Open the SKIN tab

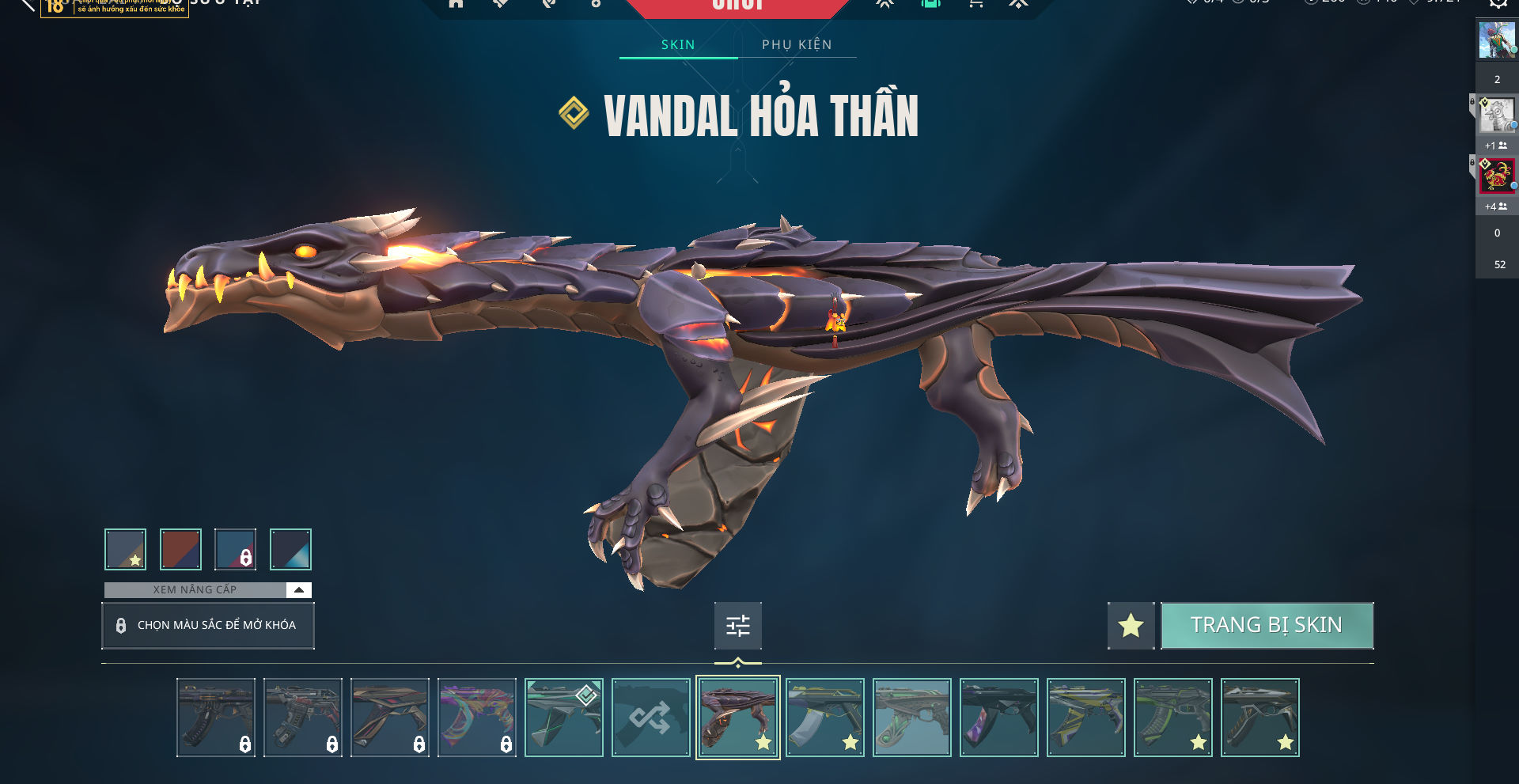678,44
